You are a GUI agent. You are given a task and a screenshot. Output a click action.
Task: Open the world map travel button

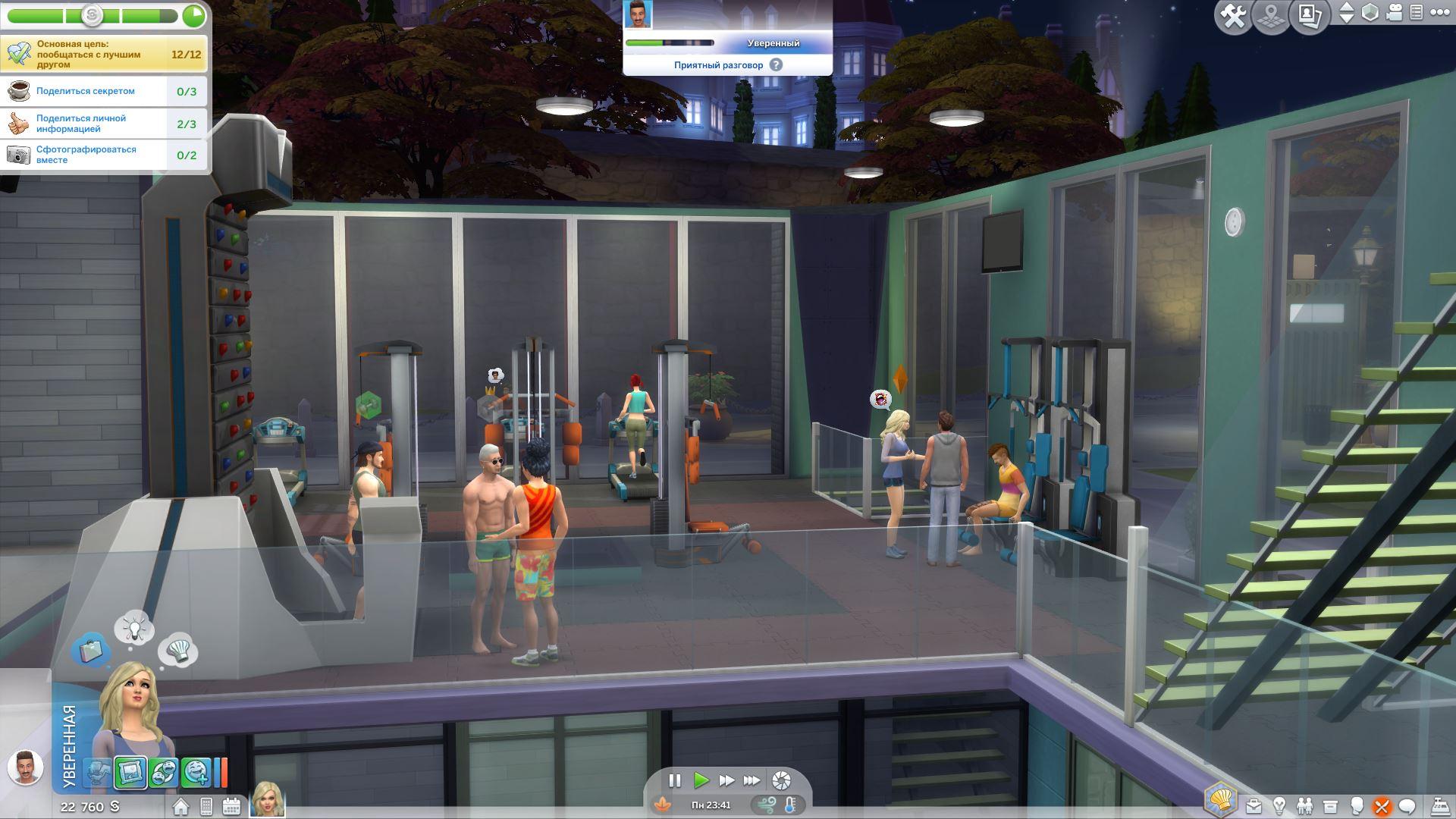coord(1272,16)
